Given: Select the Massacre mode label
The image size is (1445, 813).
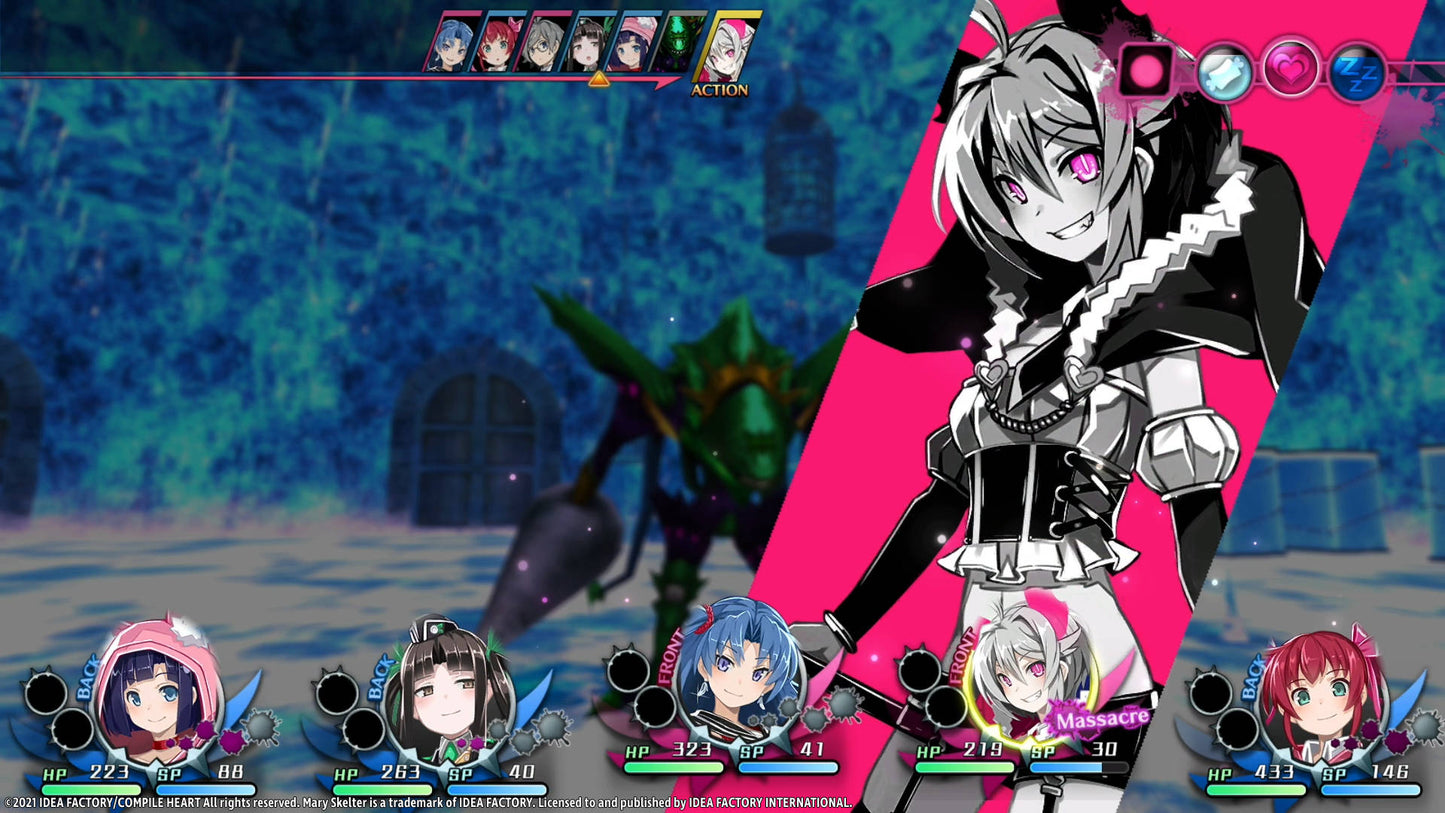Looking at the screenshot, I should click(1103, 717).
